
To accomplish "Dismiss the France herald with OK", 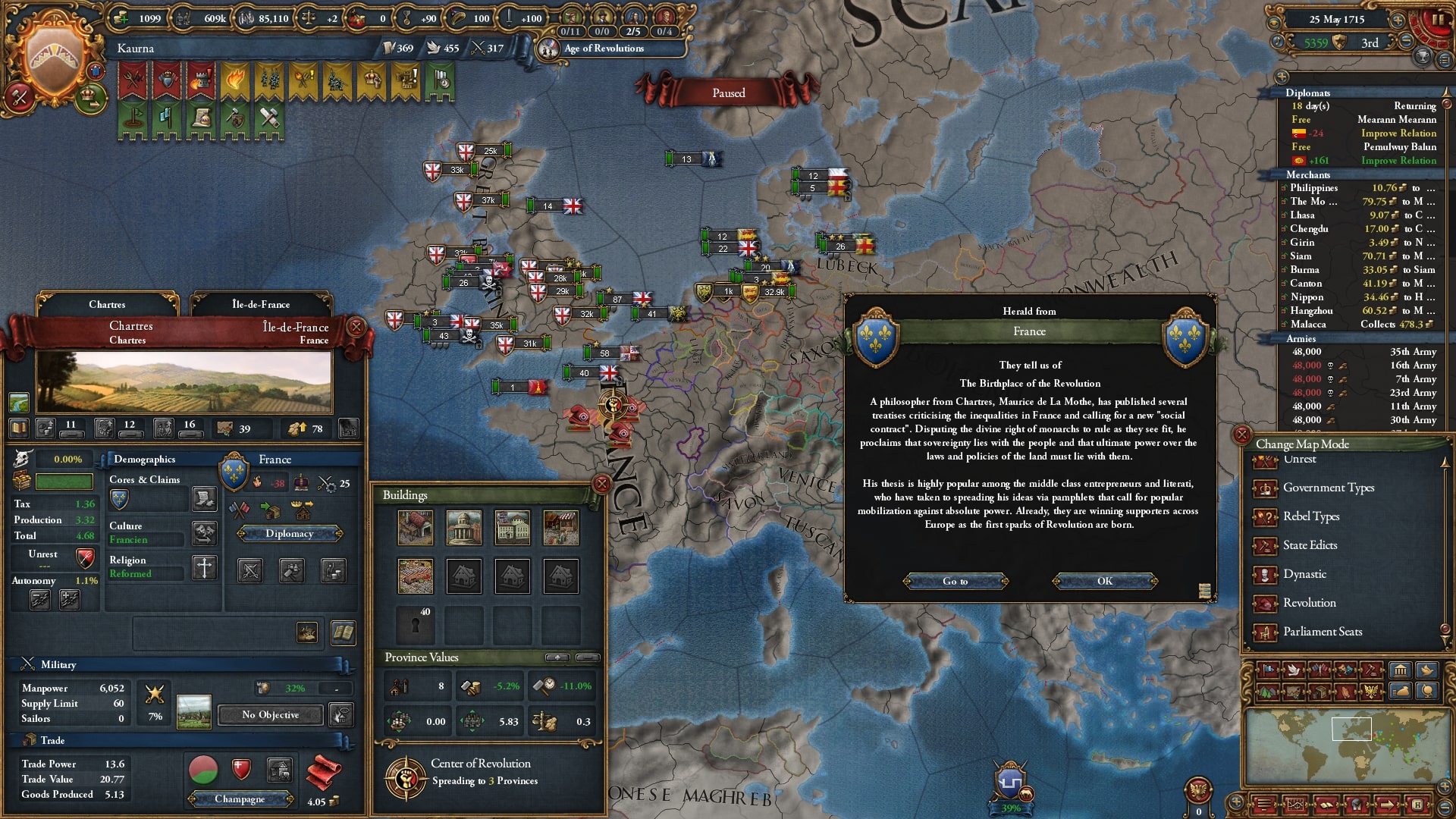I will click(1104, 581).
